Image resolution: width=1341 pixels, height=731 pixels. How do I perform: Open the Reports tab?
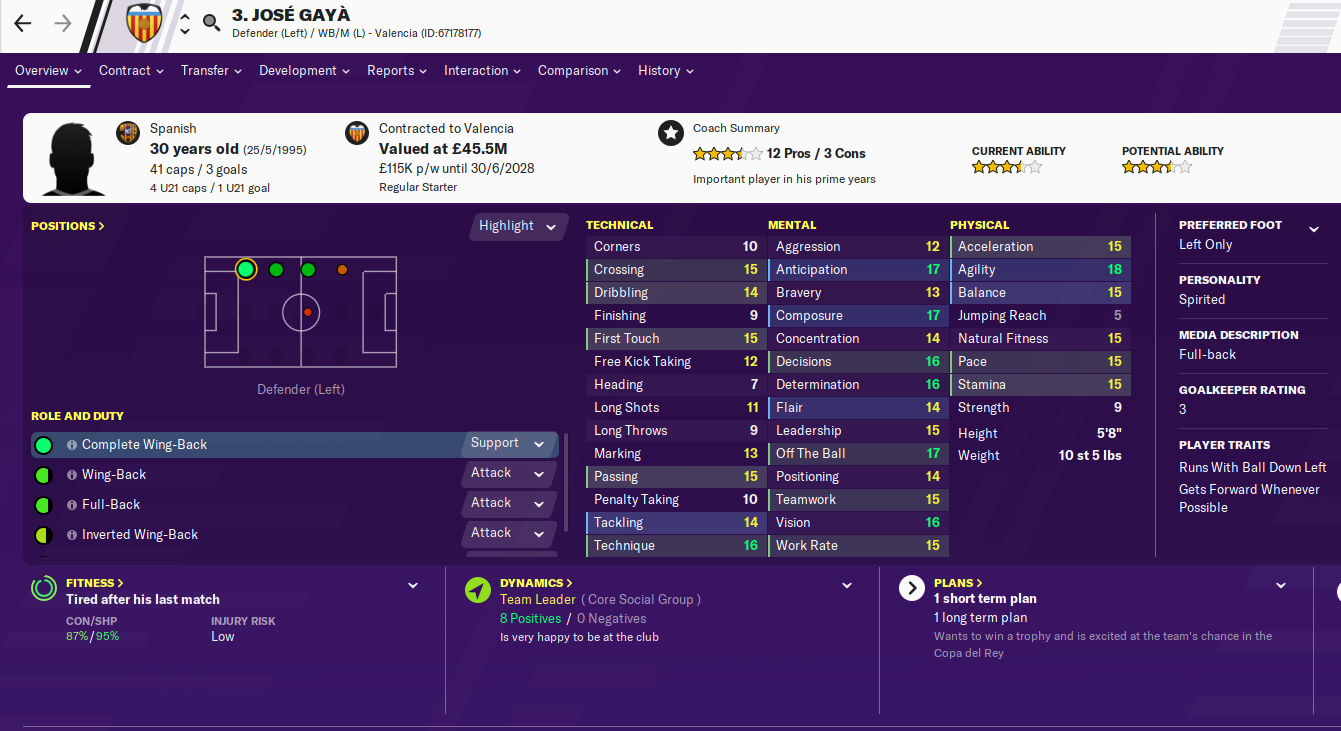pyautogui.click(x=396, y=71)
